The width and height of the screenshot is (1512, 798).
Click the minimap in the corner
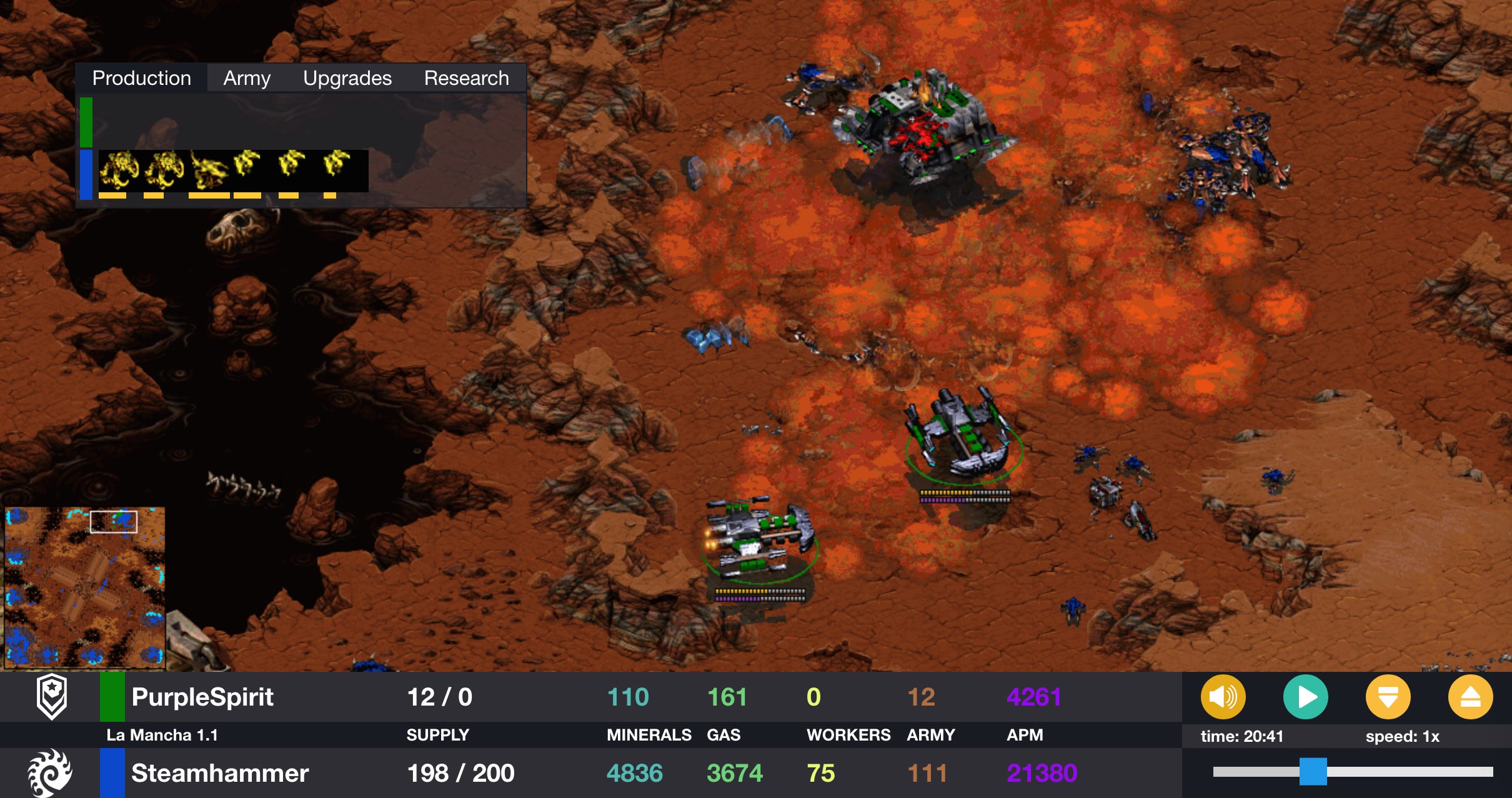pyautogui.click(x=85, y=587)
